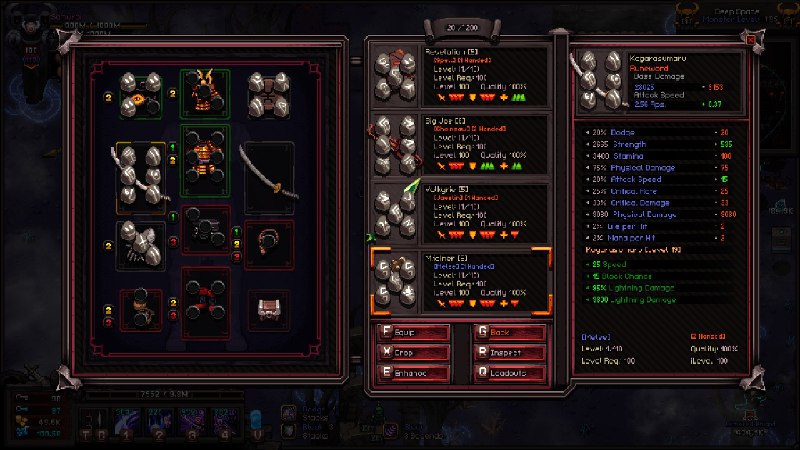Viewport: 800px width, 450px height.
Task: Choose the Big Joe chainsaw entry
Action: click(459, 143)
